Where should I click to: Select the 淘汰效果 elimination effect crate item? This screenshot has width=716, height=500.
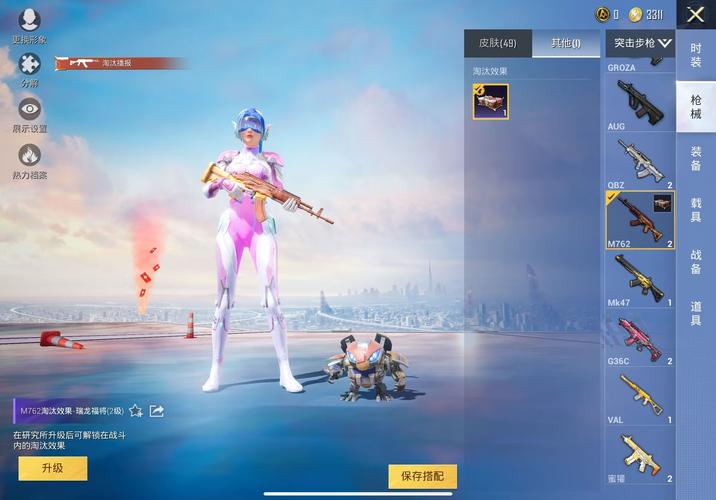click(x=491, y=101)
